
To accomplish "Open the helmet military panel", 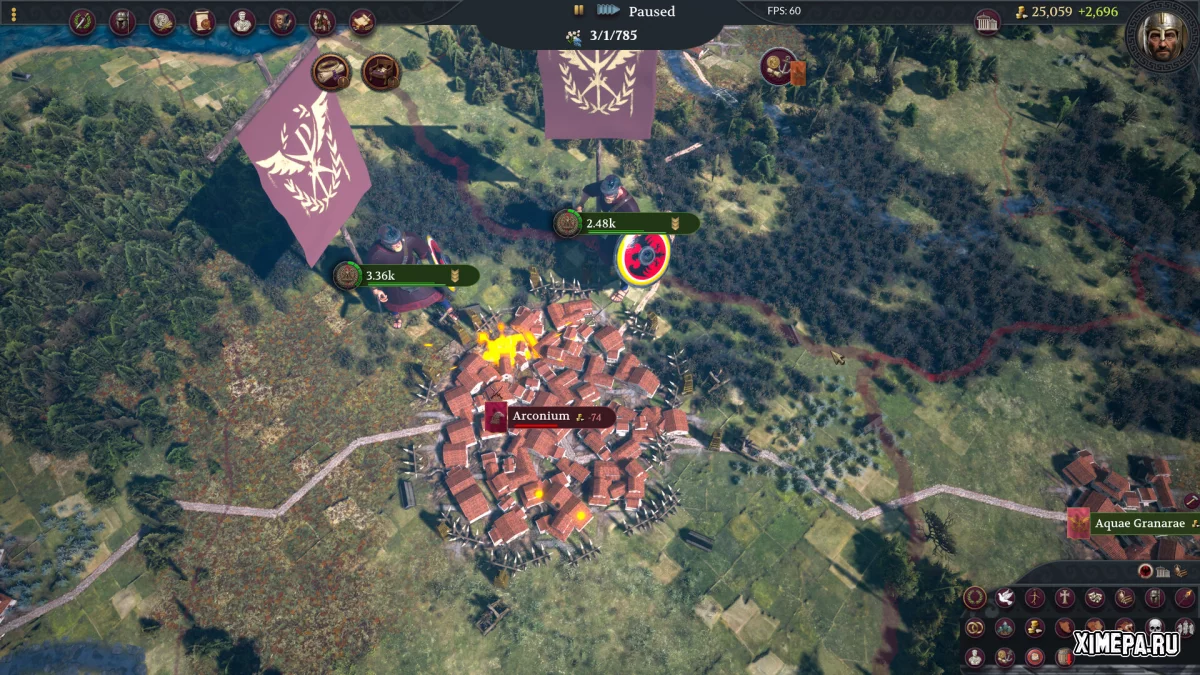I will (122, 22).
